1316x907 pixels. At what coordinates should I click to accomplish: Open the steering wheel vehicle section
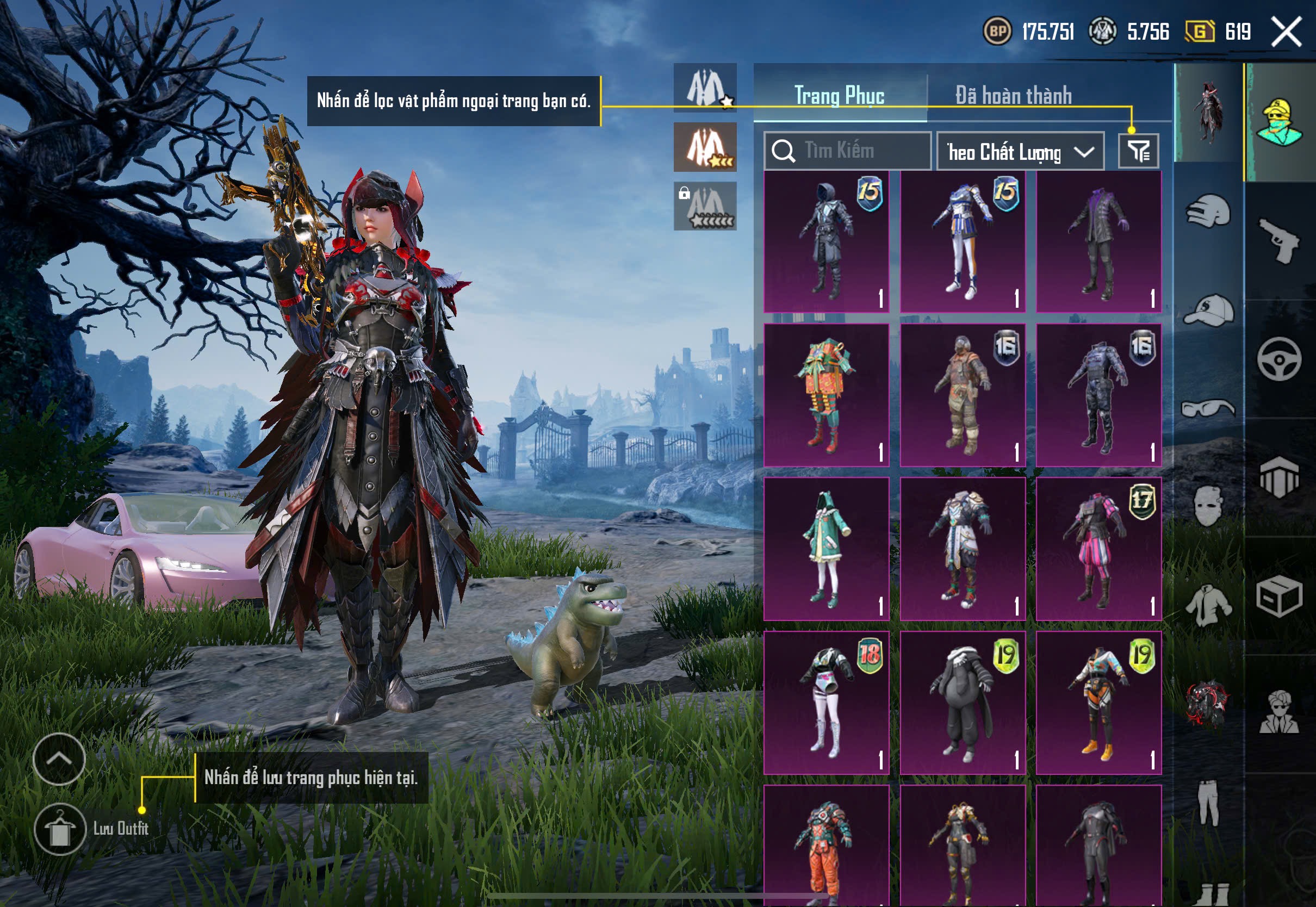pos(1279,359)
